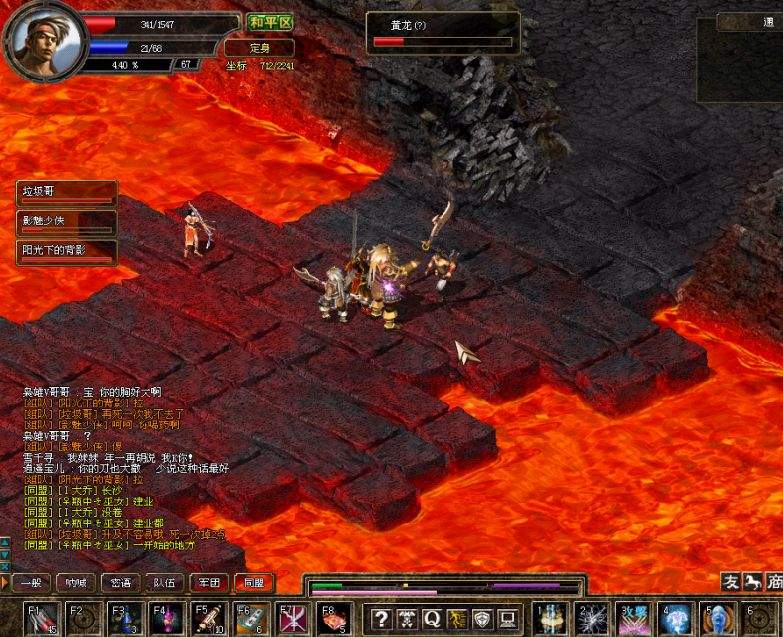783x637 pixels.
Task: Switch to the 呐喊 chat channel
Action: [77, 582]
